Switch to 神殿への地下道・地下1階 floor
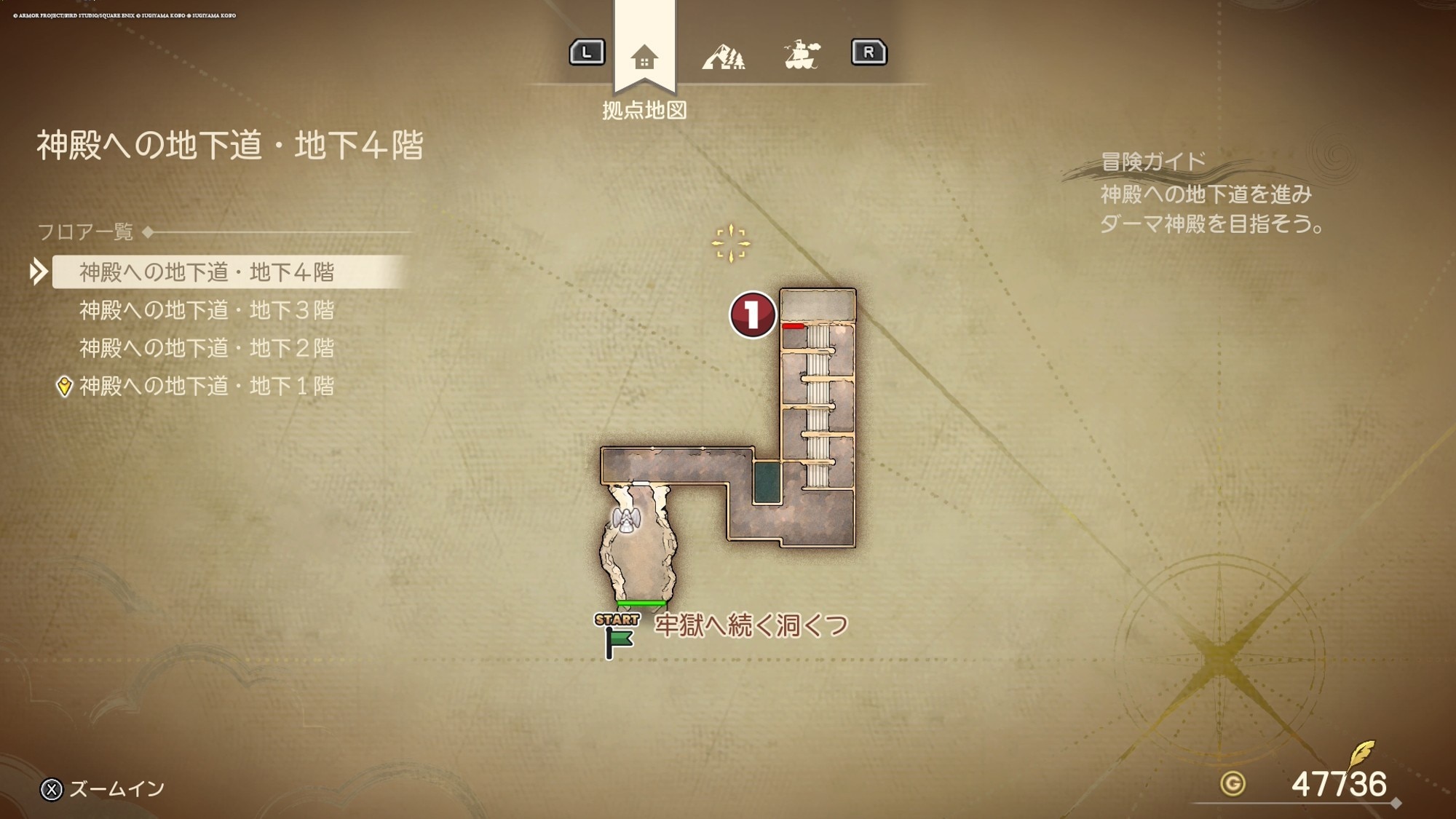 [x=207, y=386]
